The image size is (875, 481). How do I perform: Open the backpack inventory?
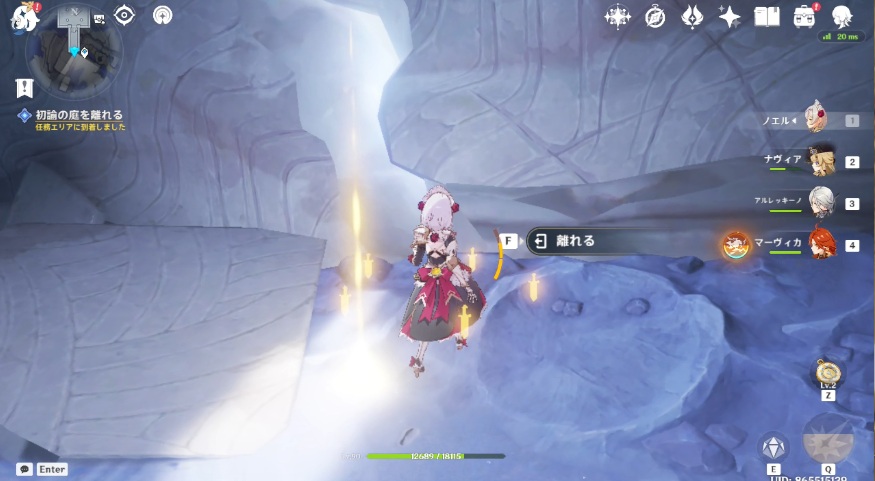(x=804, y=16)
